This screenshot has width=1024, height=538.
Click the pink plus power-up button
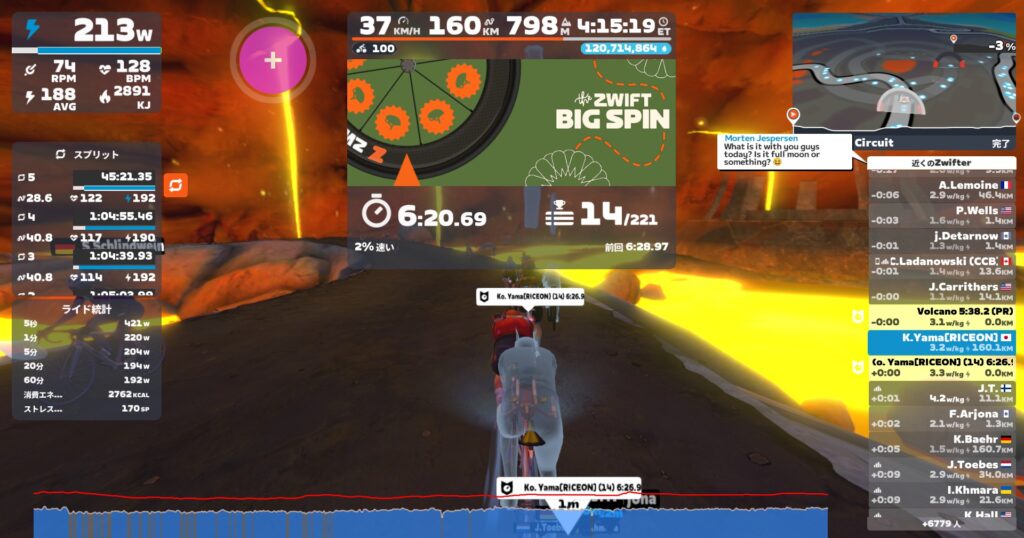click(x=272, y=59)
